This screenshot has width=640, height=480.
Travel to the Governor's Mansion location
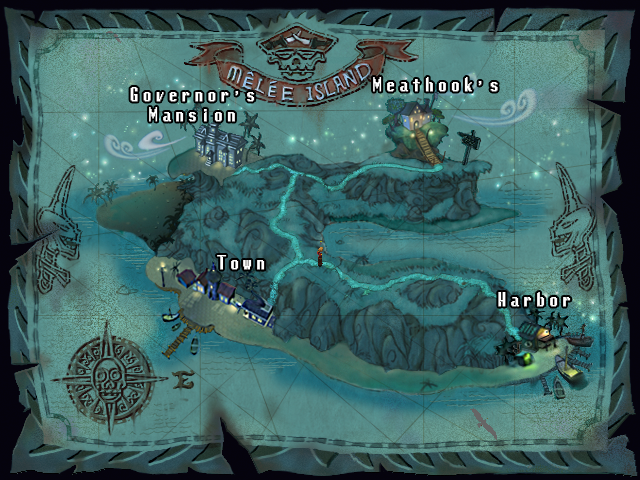coord(220,143)
